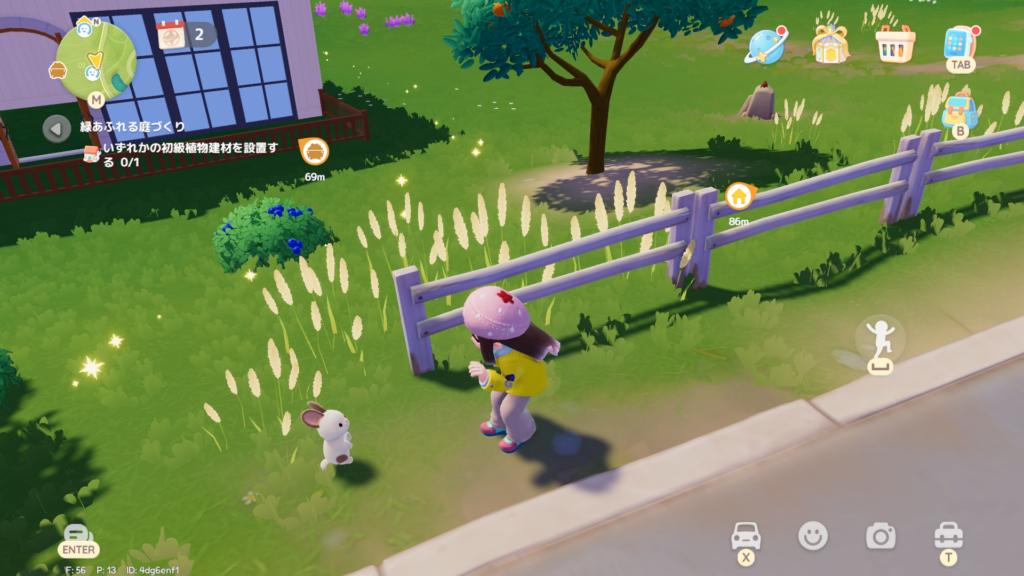
Task: Open the smiley emote menu
Action: point(813,536)
